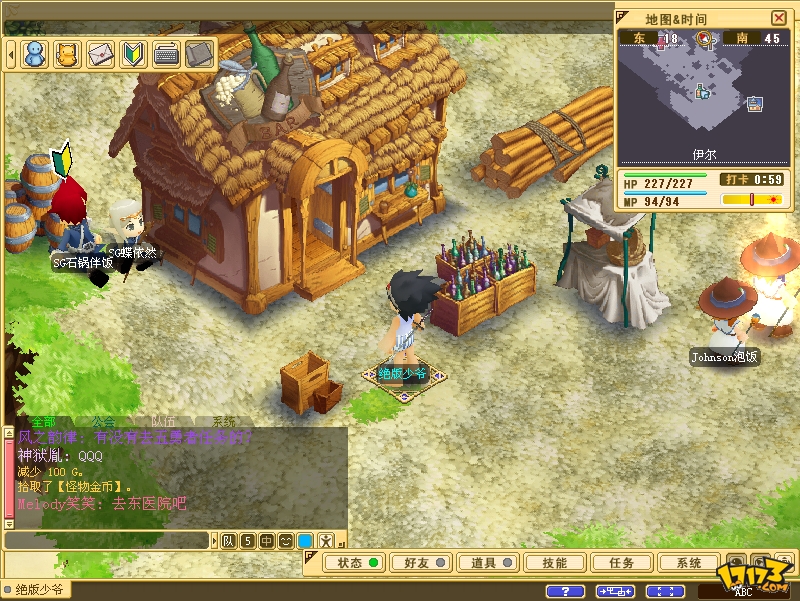Close the 地图&时间 map window
Image resolution: width=800 pixels, height=601 pixels.
779,18
